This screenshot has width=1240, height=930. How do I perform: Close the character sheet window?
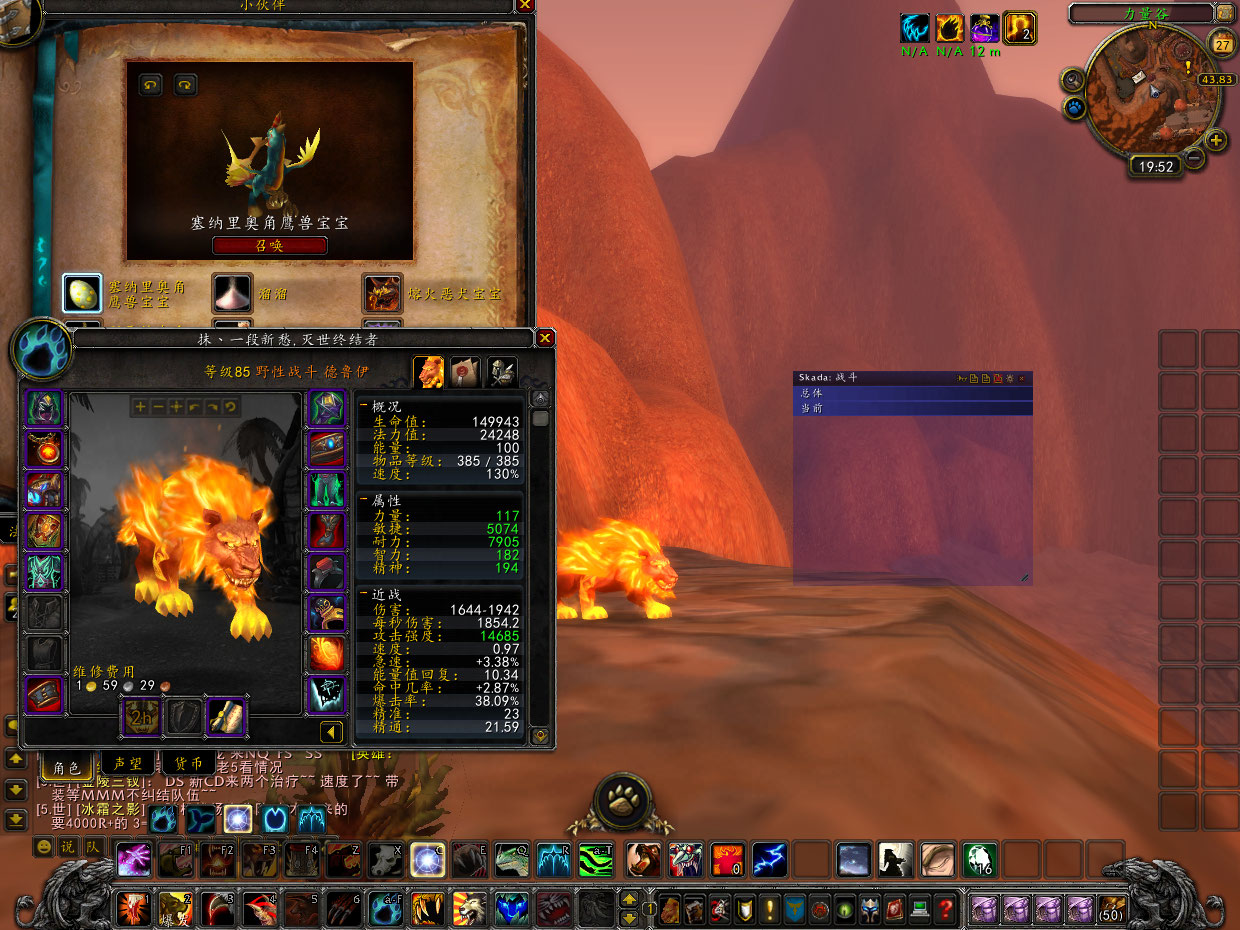[x=545, y=338]
